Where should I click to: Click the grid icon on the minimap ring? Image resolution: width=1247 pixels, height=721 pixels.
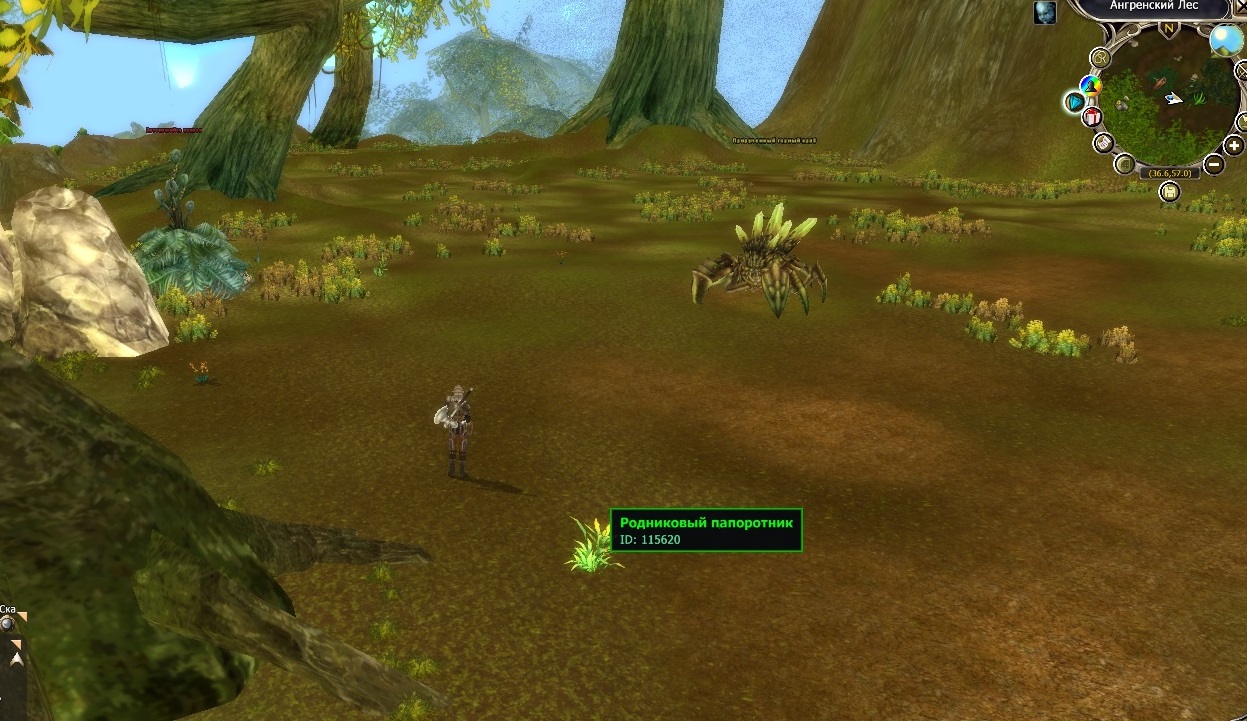coord(1125,164)
